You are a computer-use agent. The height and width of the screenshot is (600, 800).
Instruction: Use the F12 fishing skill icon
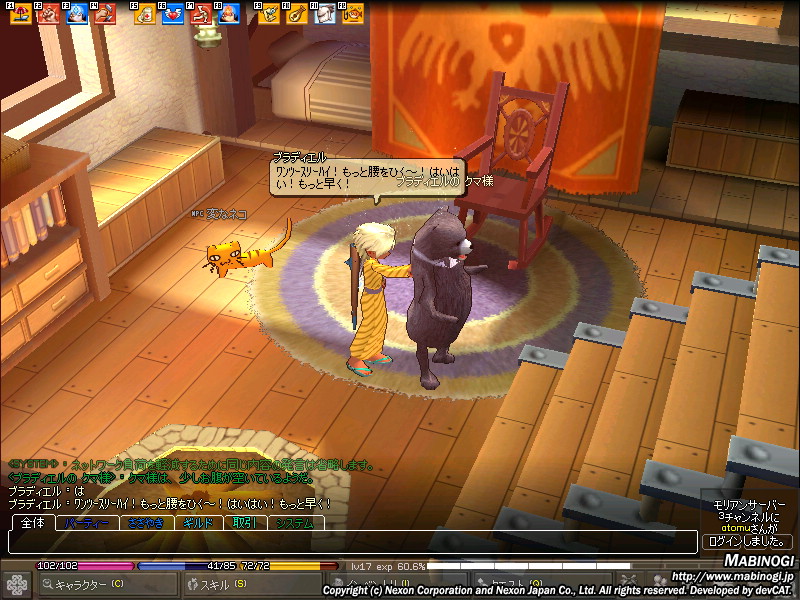(352, 14)
